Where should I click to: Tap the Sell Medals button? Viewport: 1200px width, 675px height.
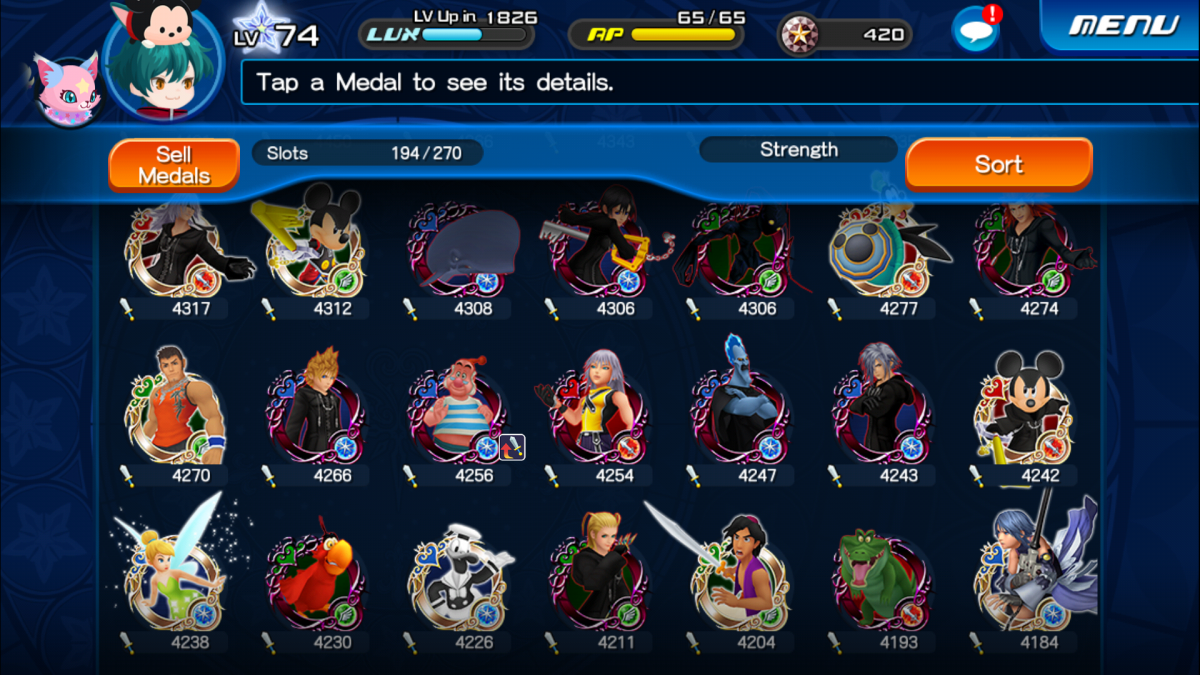click(x=174, y=165)
